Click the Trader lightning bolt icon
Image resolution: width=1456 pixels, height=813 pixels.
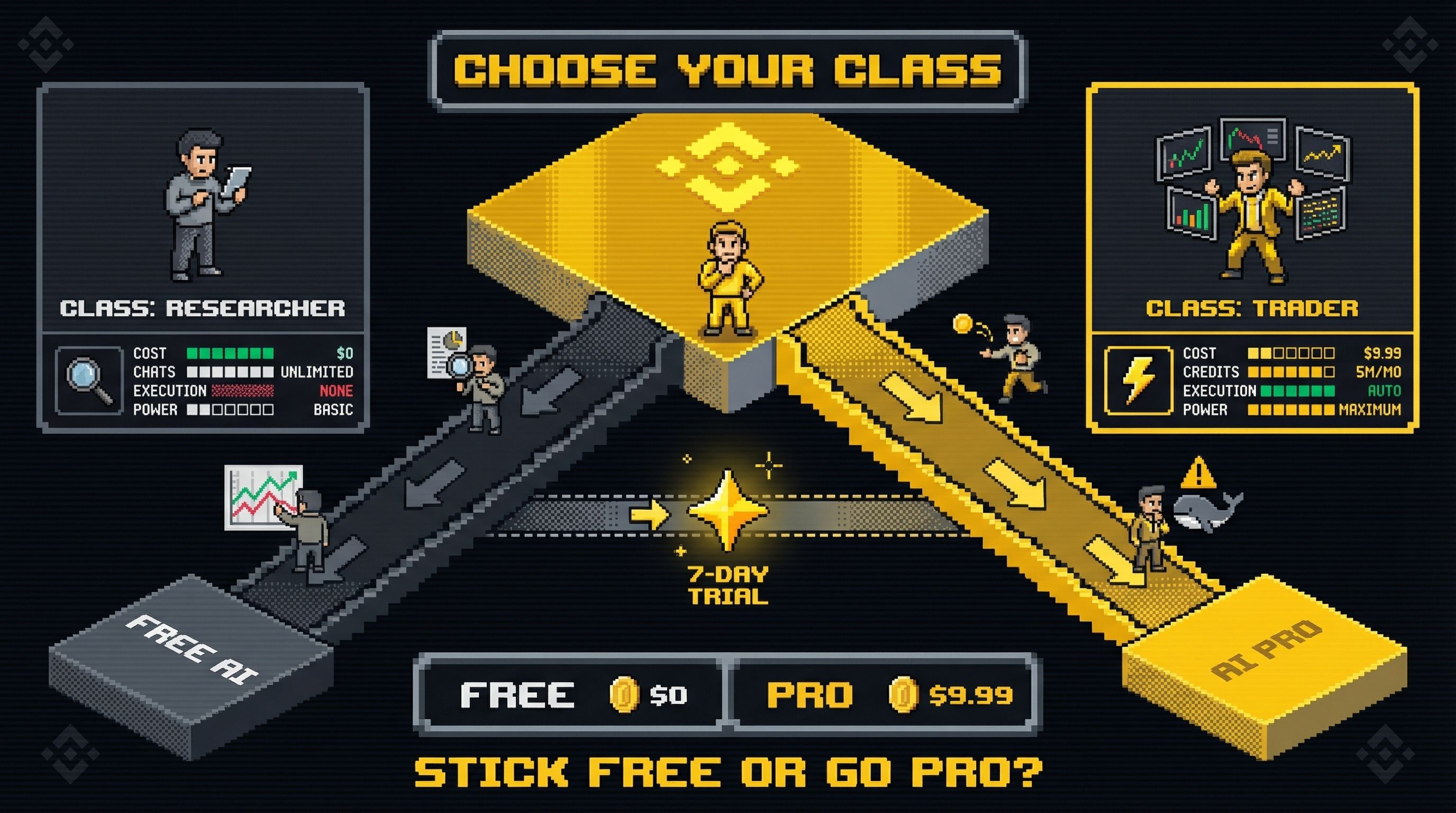click(x=1138, y=381)
